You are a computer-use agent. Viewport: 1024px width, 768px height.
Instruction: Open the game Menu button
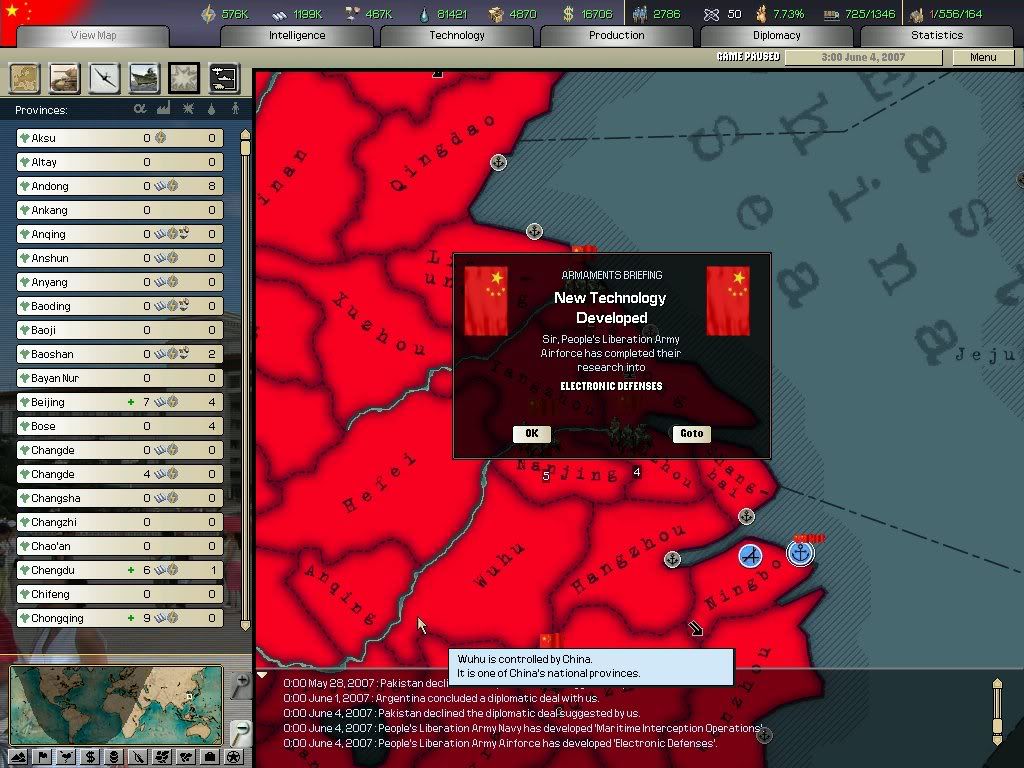[983, 57]
